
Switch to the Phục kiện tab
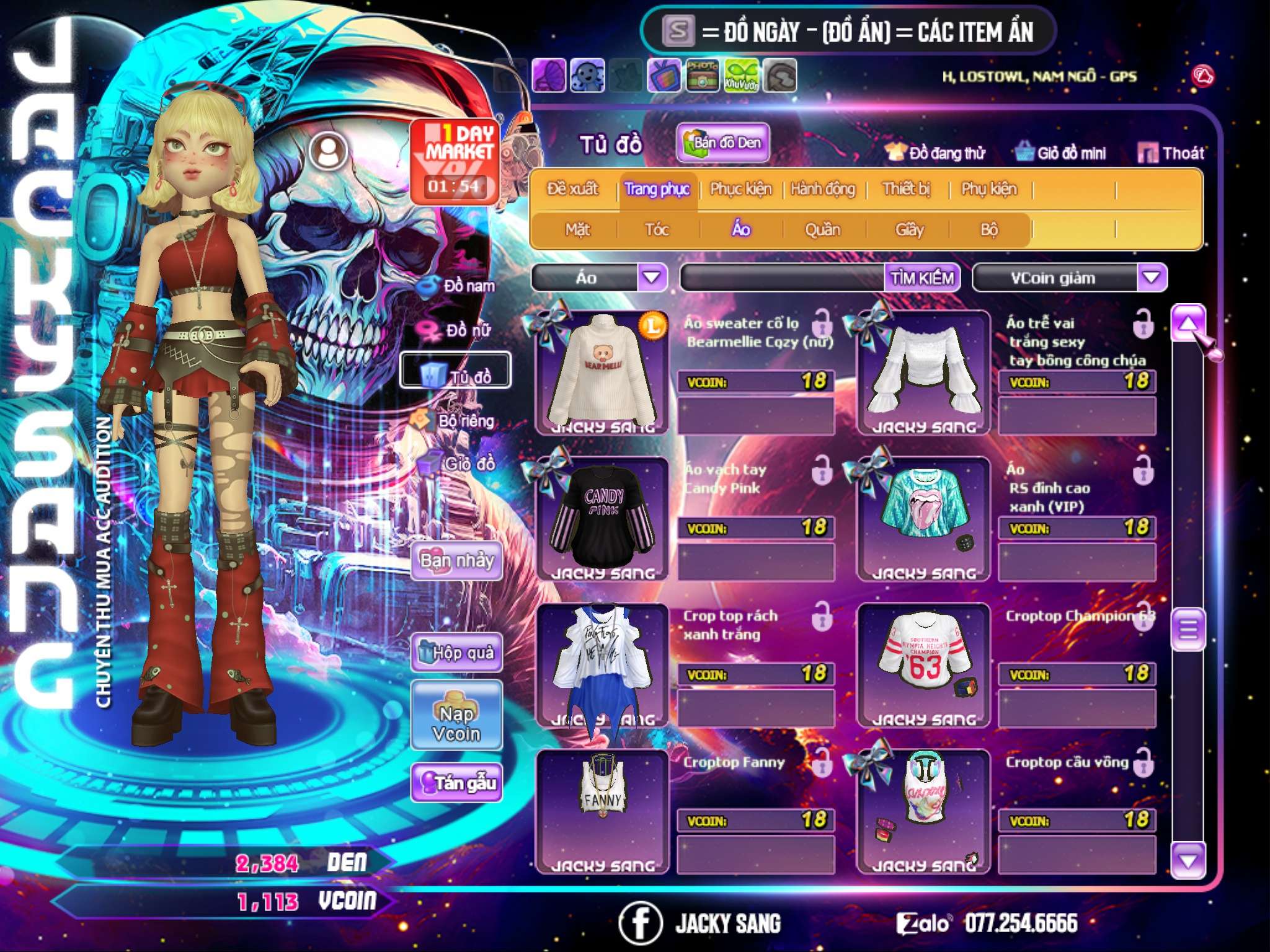pyautogui.click(x=740, y=188)
